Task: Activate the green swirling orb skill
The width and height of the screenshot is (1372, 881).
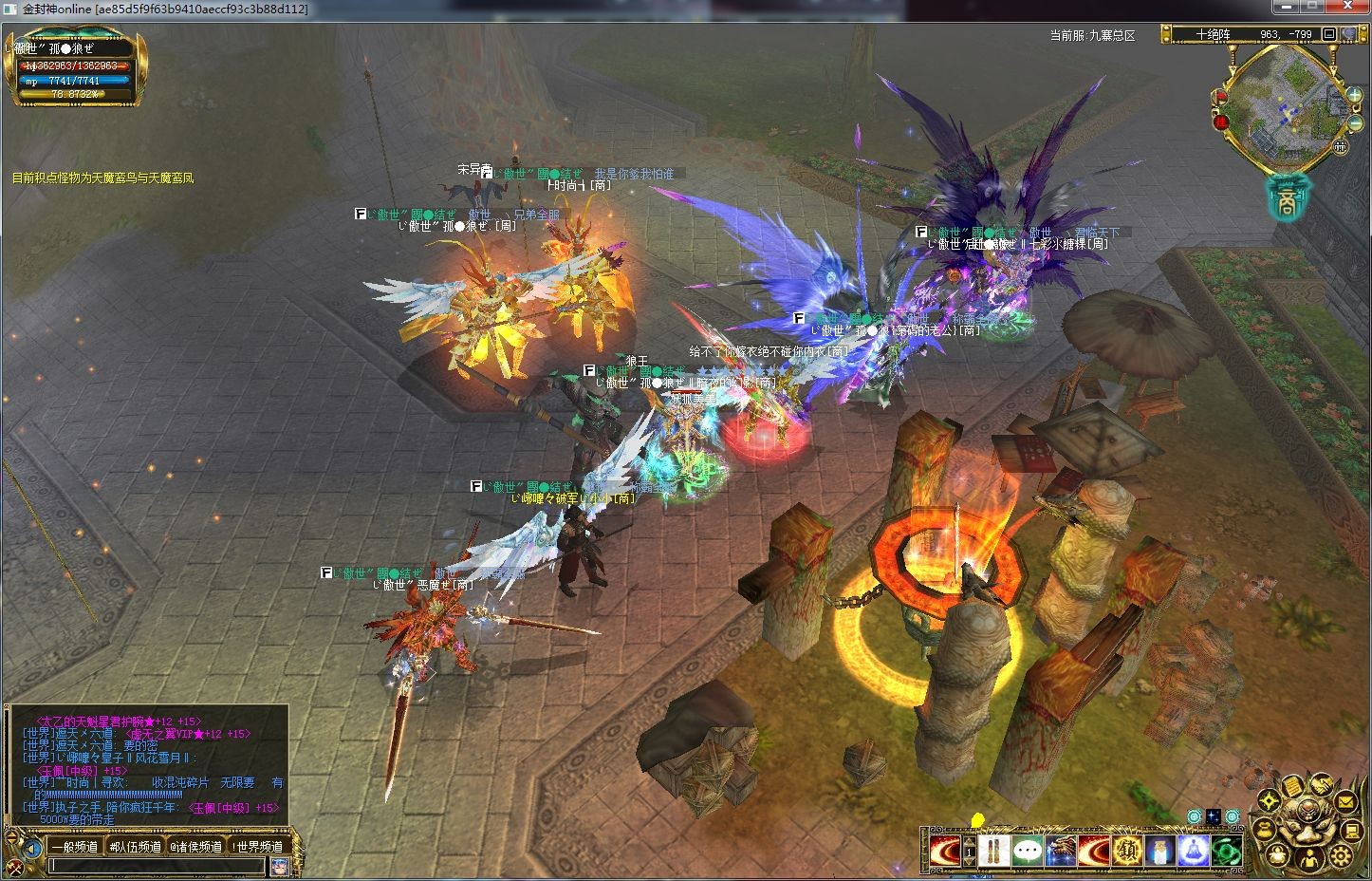Action: pos(1226,850)
